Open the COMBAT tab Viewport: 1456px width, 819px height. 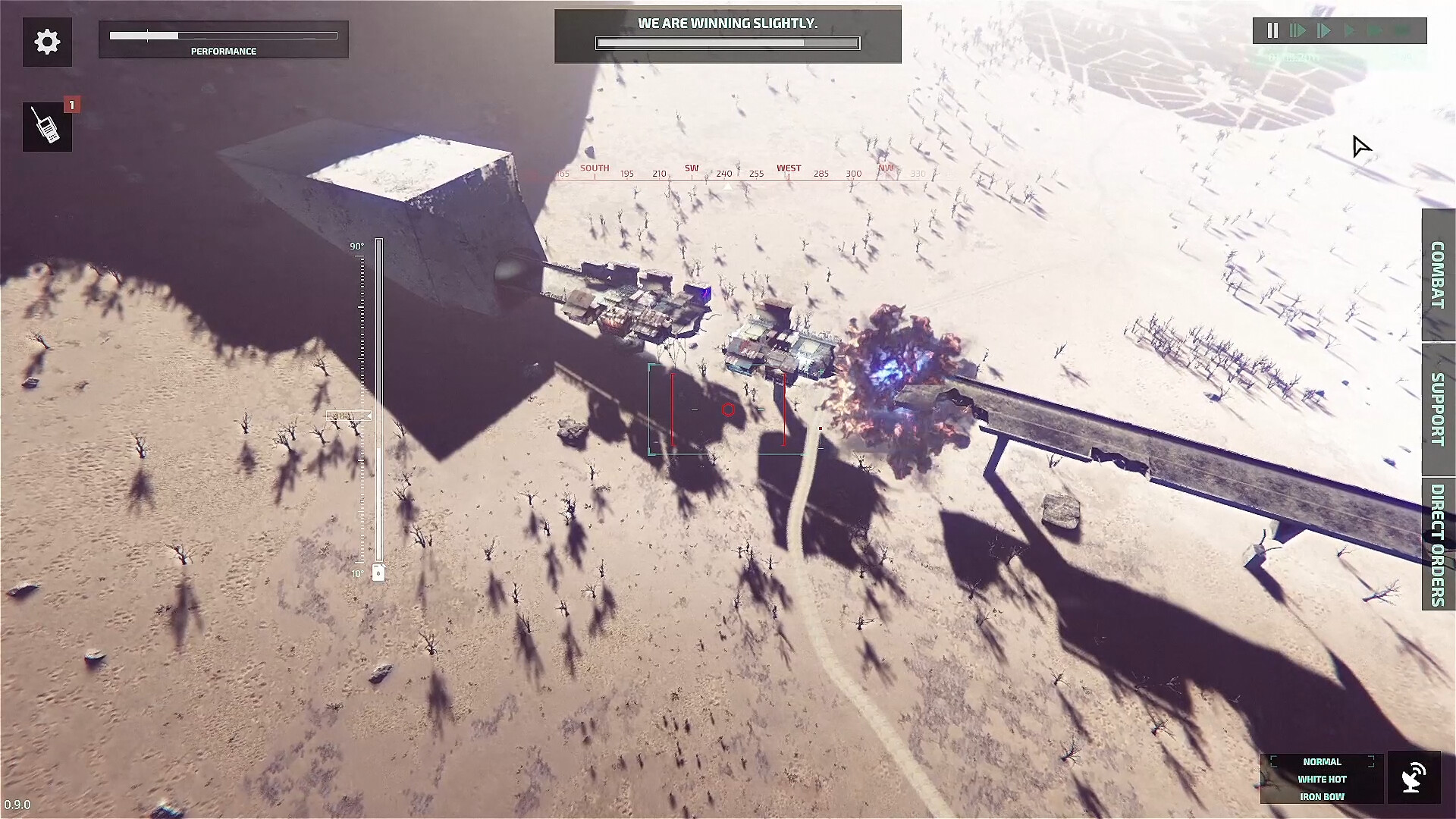[x=1437, y=277]
